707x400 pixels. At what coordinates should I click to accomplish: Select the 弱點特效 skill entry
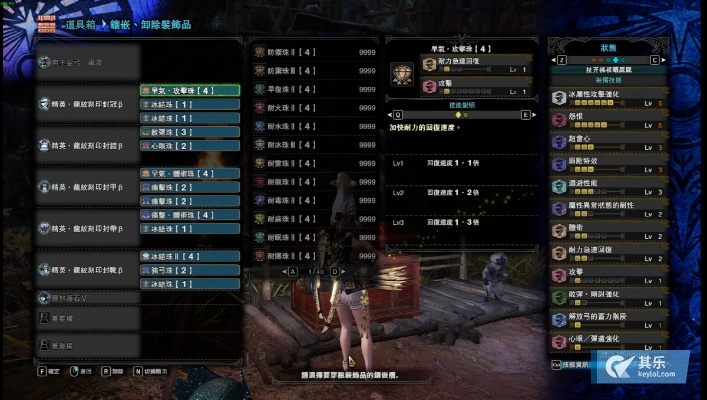point(609,162)
